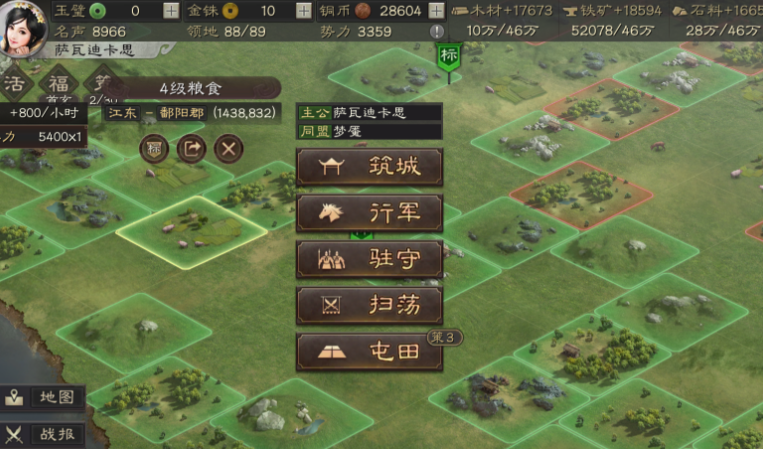This screenshot has height=449, width=763.
Task: Add more 玉璧 jade with plus button
Action: [171, 11]
